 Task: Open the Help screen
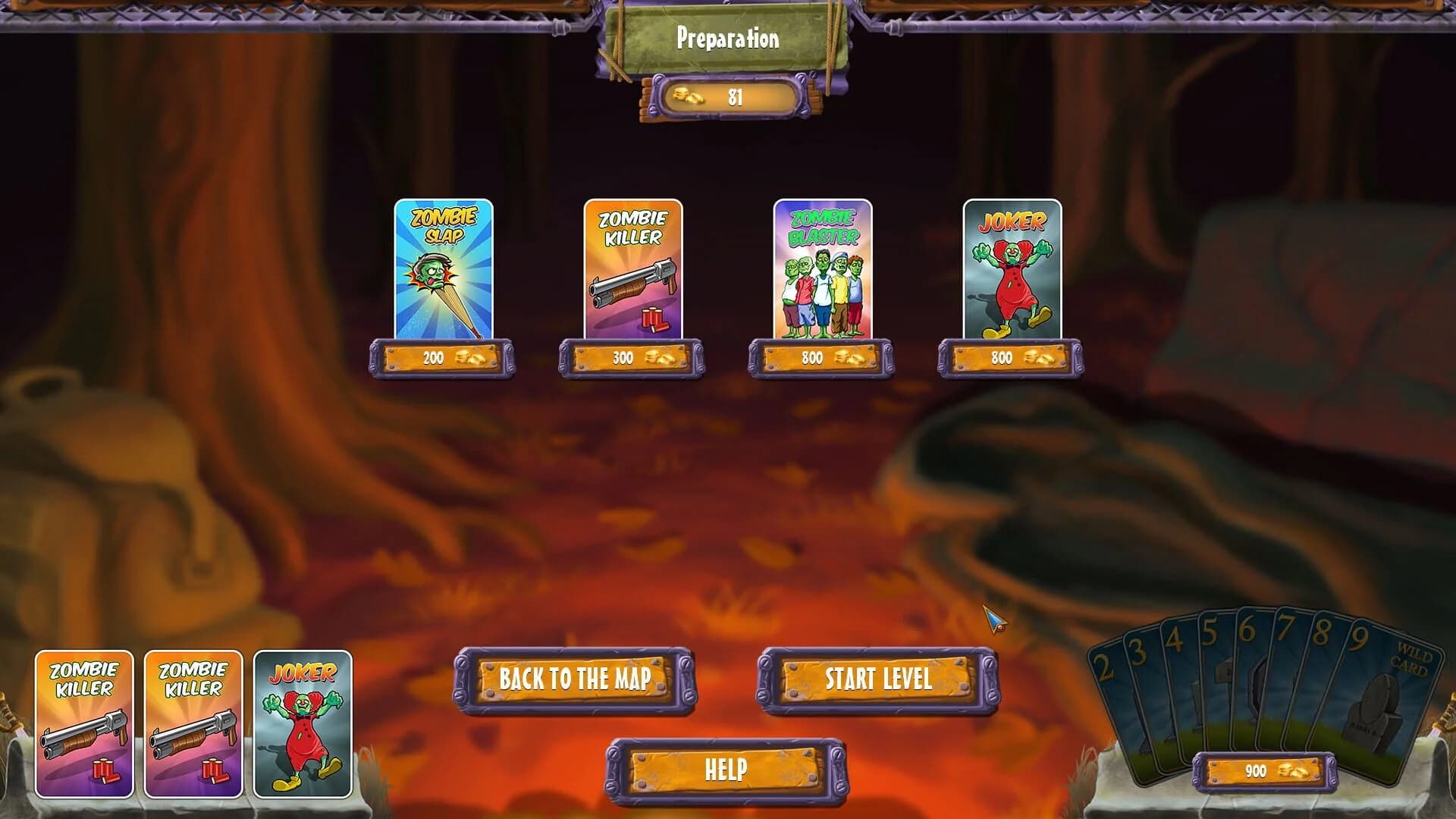726,769
